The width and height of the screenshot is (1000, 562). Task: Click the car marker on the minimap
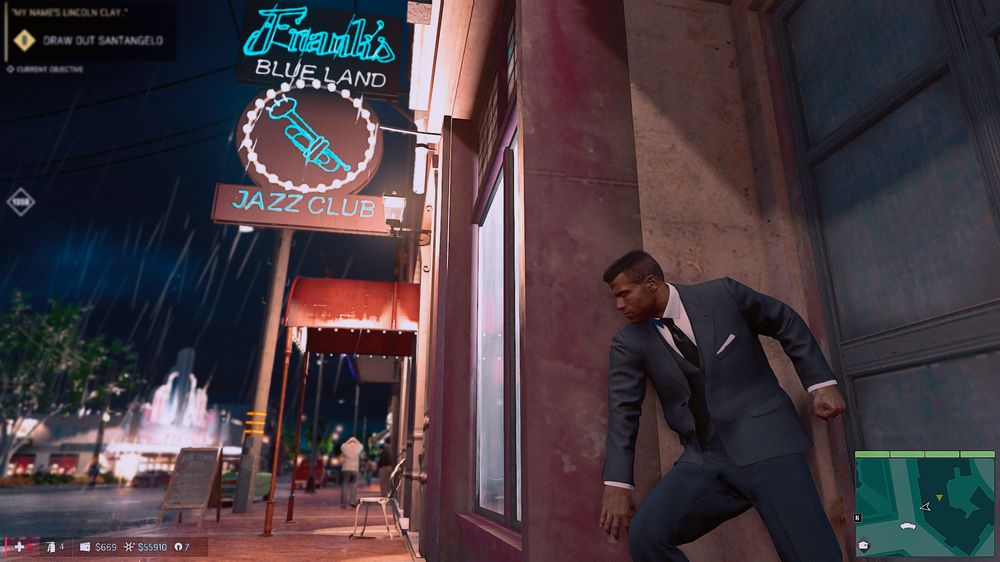pos(908,524)
